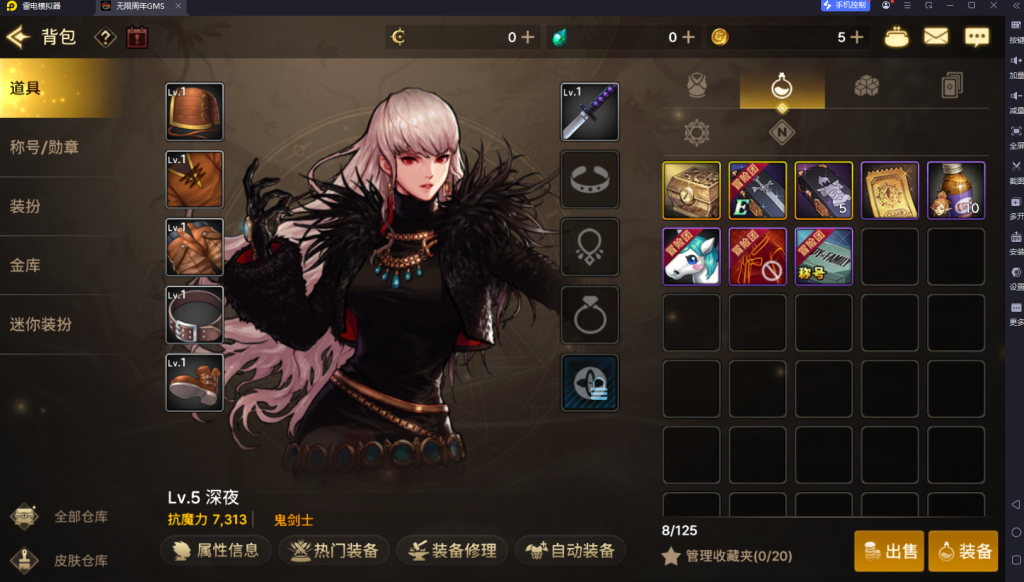Click the 装备修理 repair button
The height and width of the screenshot is (582, 1024).
(451, 550)
